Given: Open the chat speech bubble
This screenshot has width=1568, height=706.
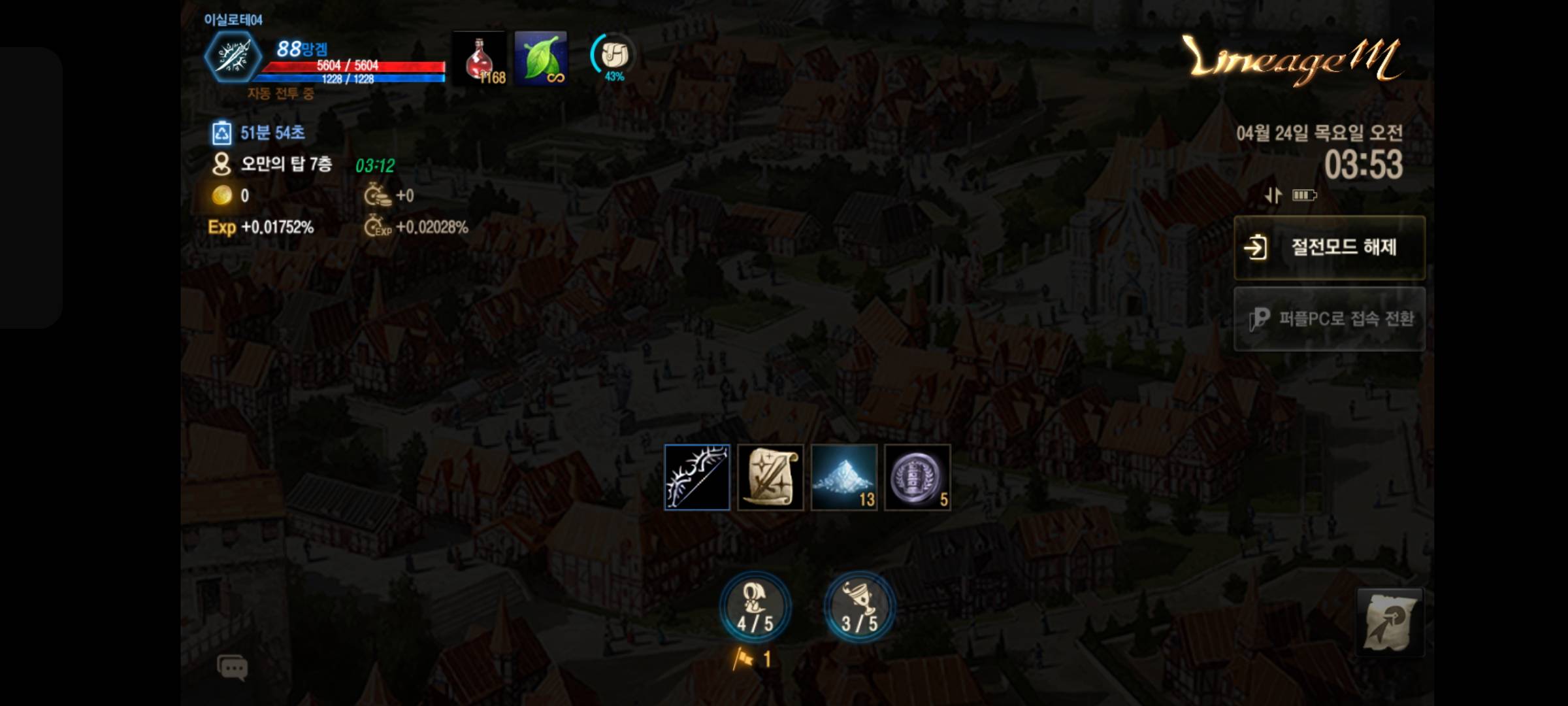Looking at the screenshot, I should pos(232,667).
